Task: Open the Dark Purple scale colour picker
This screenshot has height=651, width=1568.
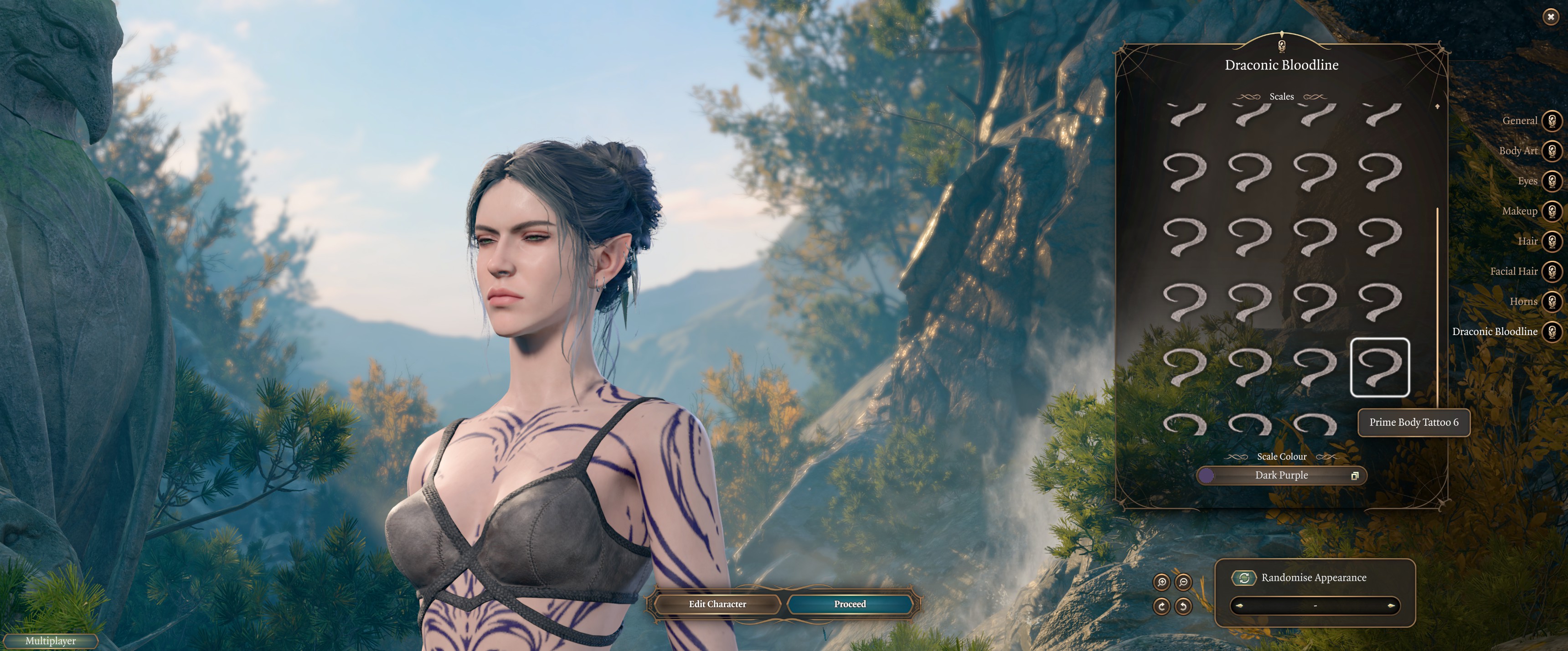Action: [x=1281, y=475]
